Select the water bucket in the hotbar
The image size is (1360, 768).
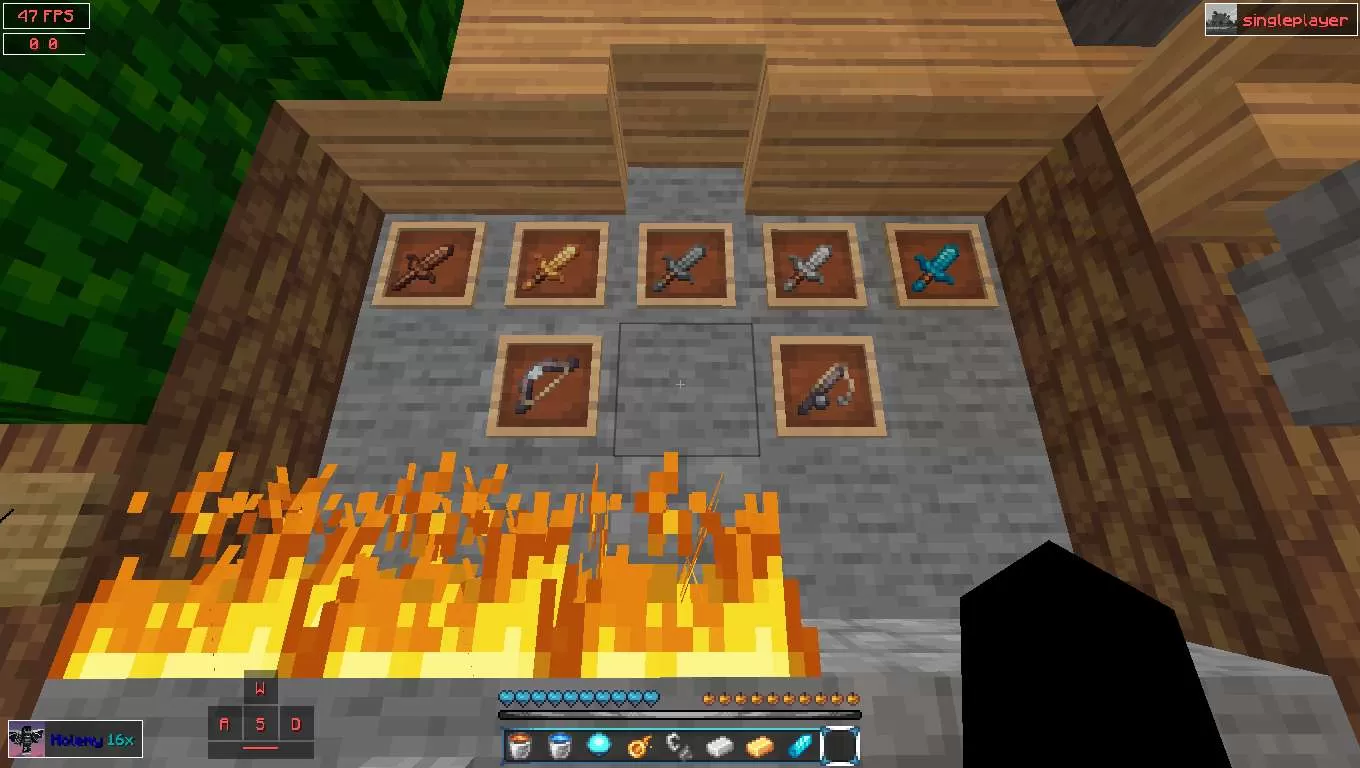(558, 745)
